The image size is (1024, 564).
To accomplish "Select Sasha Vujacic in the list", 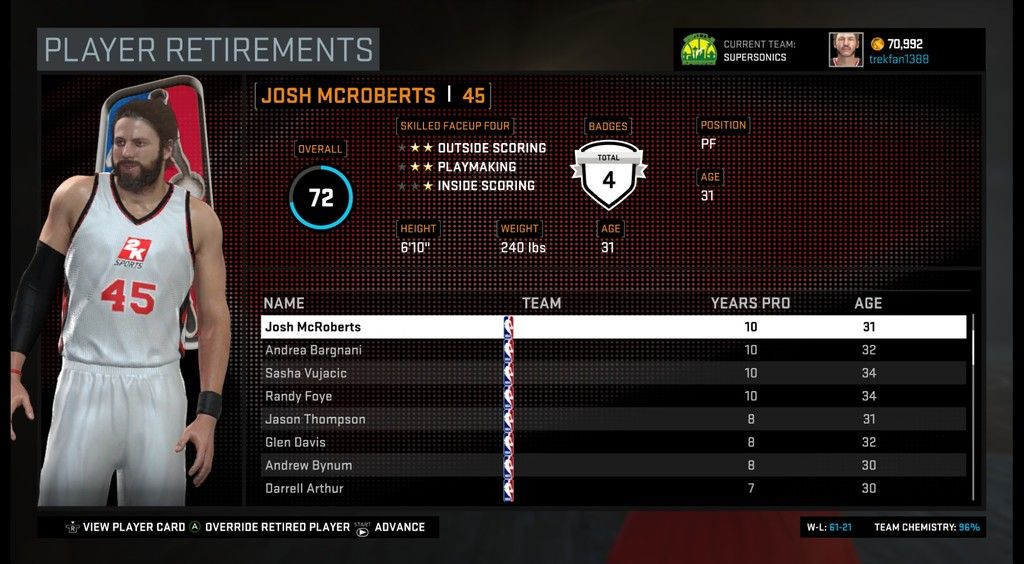I will tap(612, 373).
